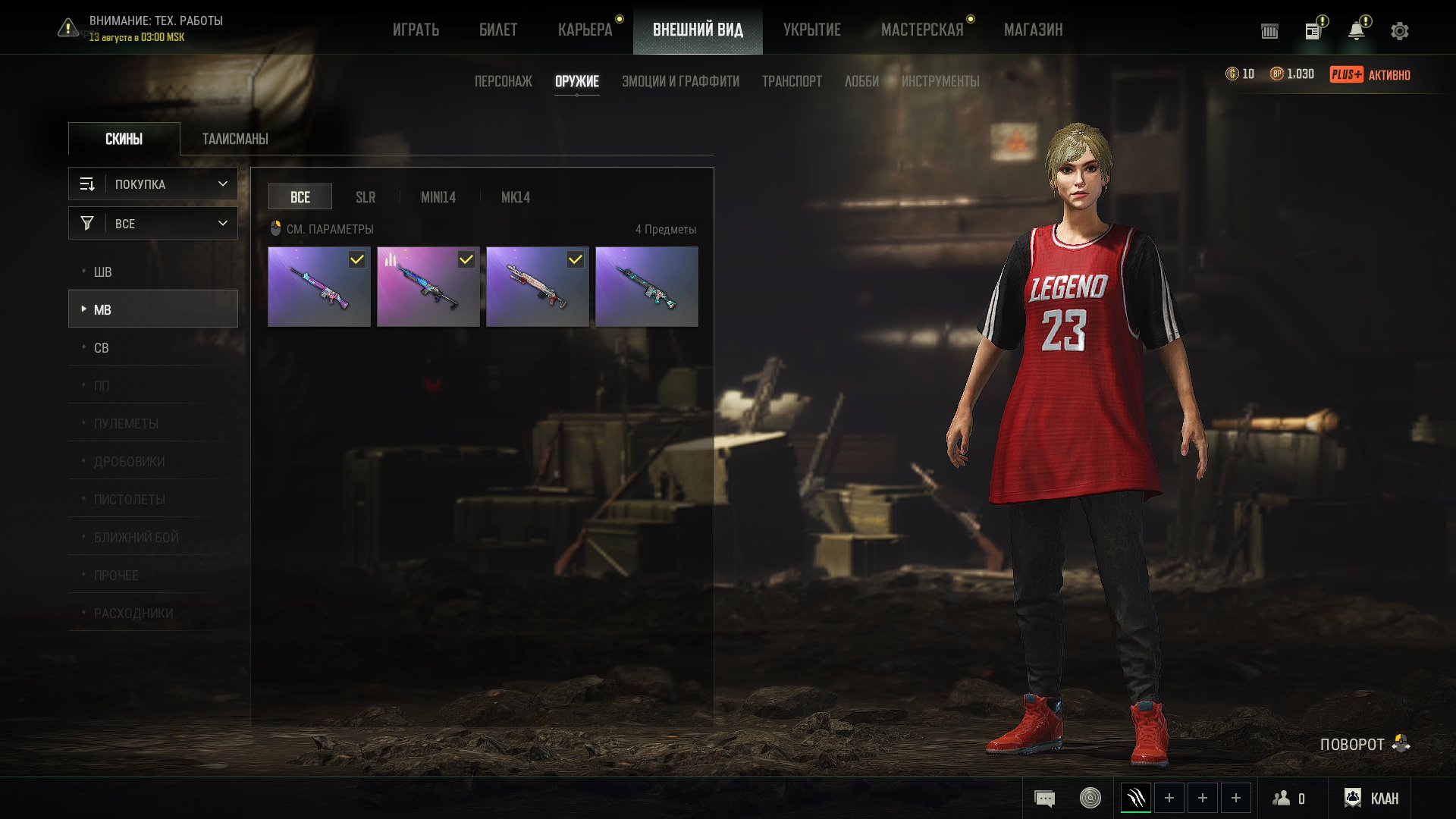
Task: Open the settings gear icon
Action: [x=1399, y=31]
